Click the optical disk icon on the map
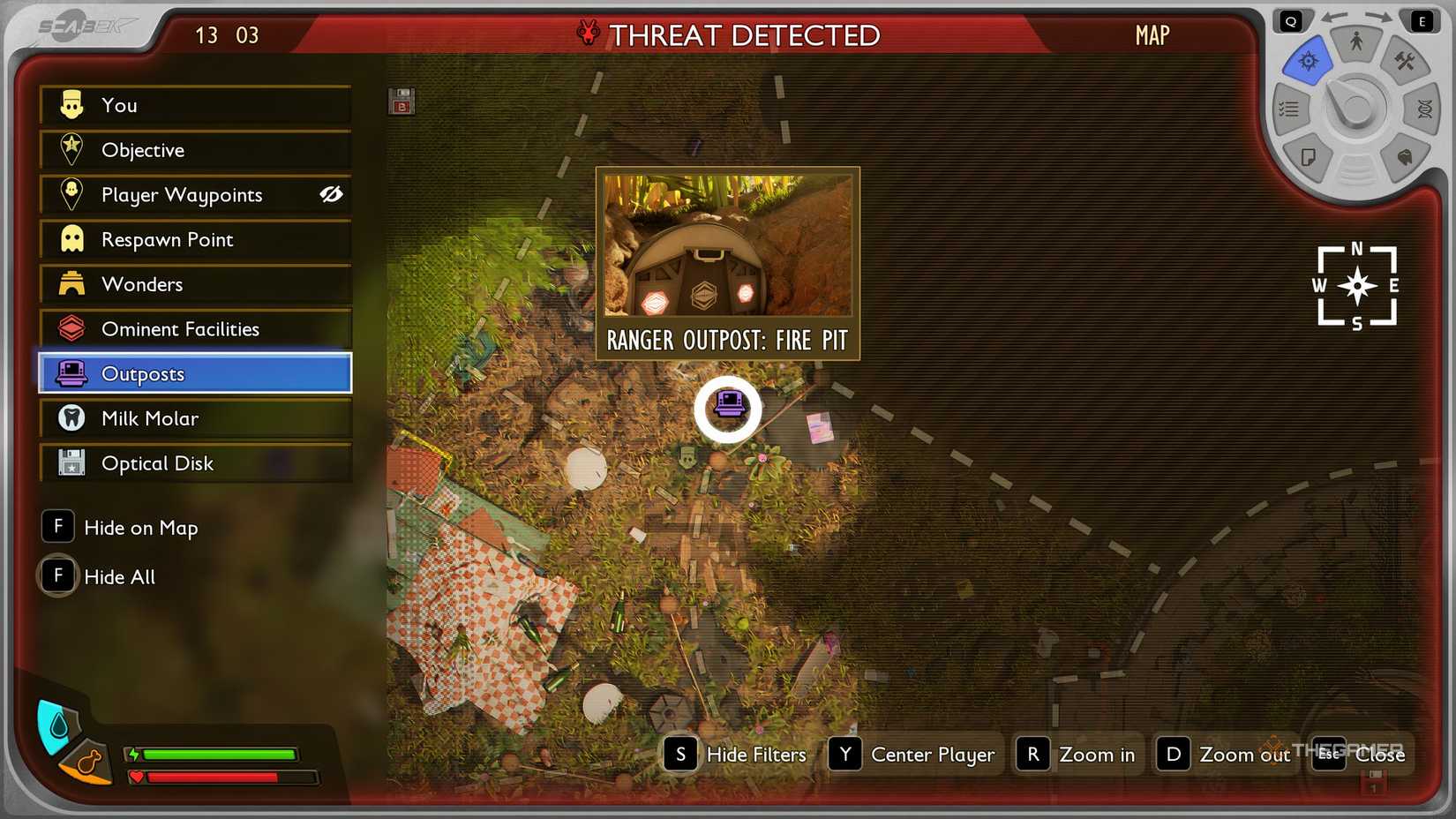Screen dimensions: 1456x819 coord(402,101)
